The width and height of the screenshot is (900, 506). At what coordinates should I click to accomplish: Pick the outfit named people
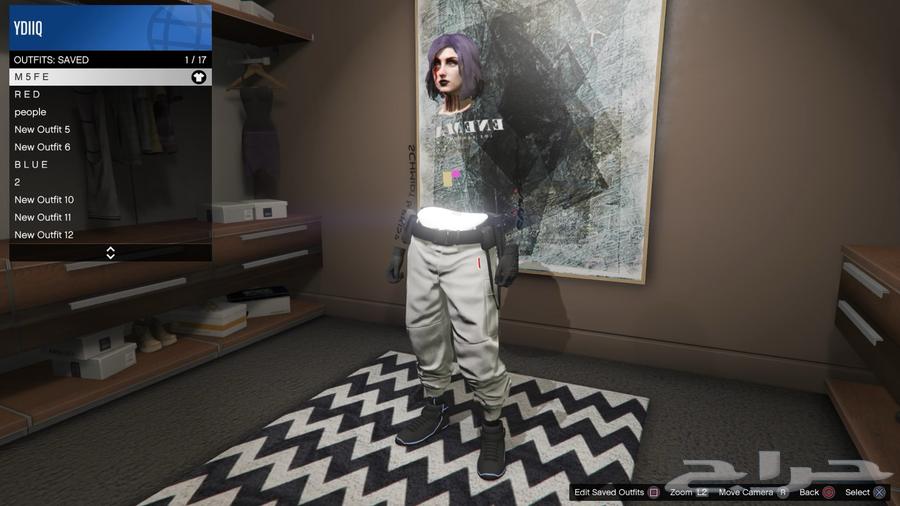click(110, 112)
